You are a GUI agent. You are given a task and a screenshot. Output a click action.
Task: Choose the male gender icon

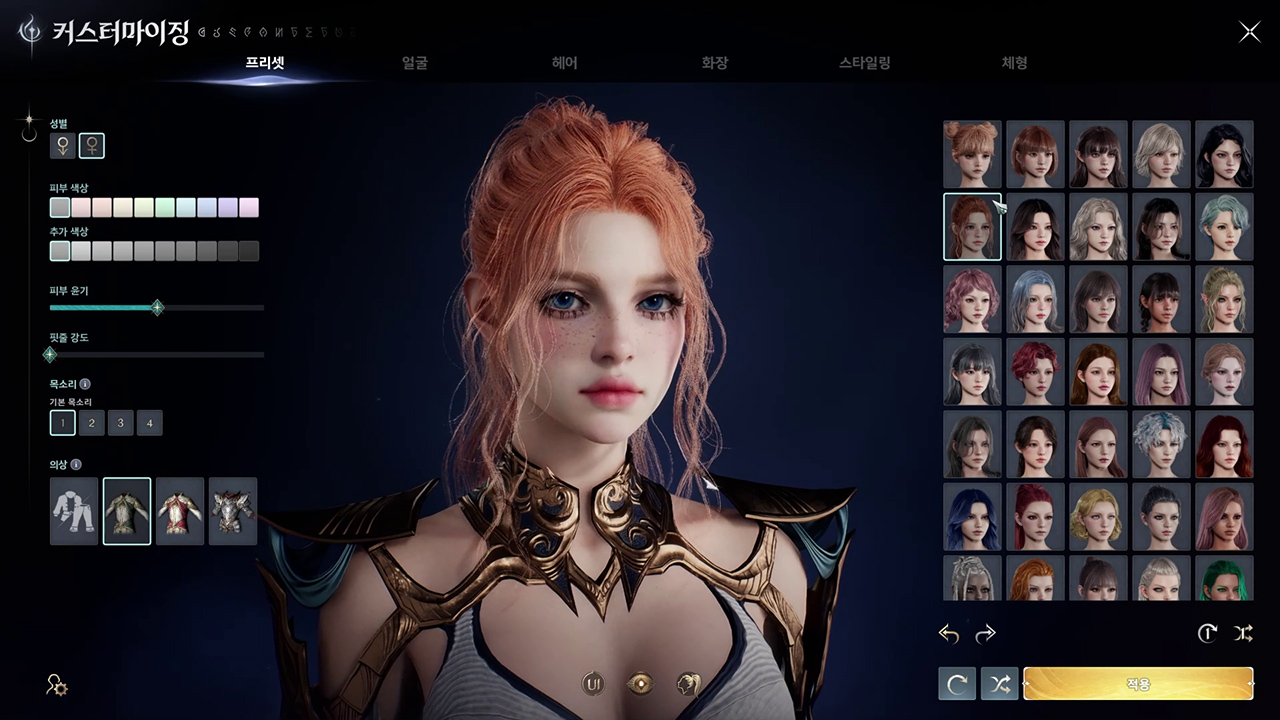pyautogui.click(x=63, y=146)
